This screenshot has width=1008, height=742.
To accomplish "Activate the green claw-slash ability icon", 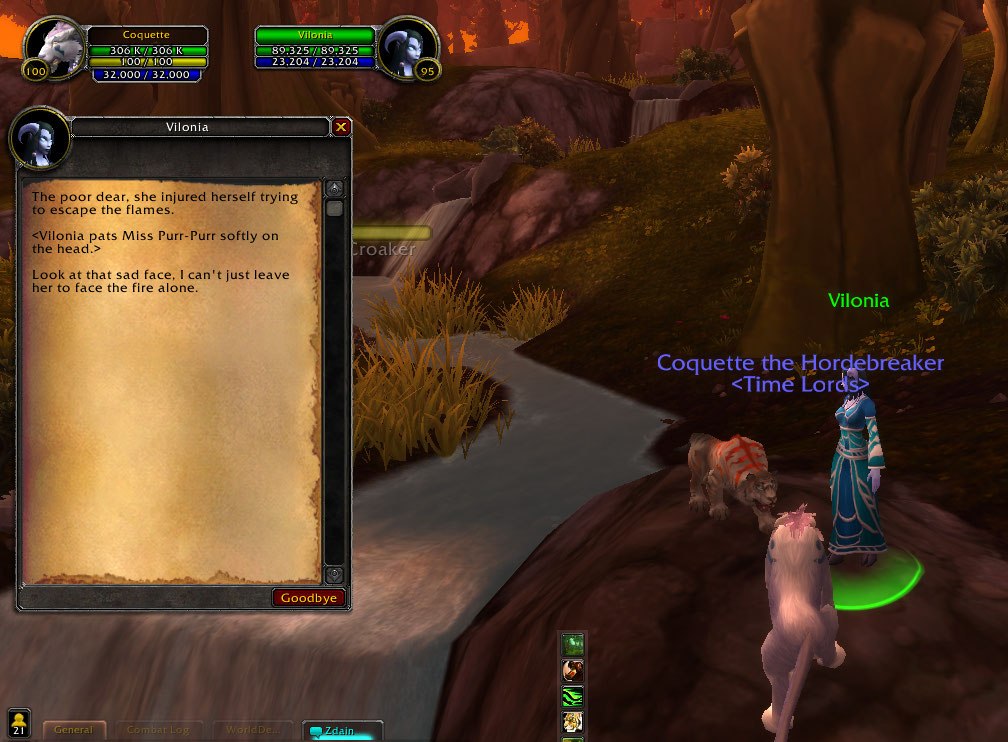I will [x=573, y=696].
